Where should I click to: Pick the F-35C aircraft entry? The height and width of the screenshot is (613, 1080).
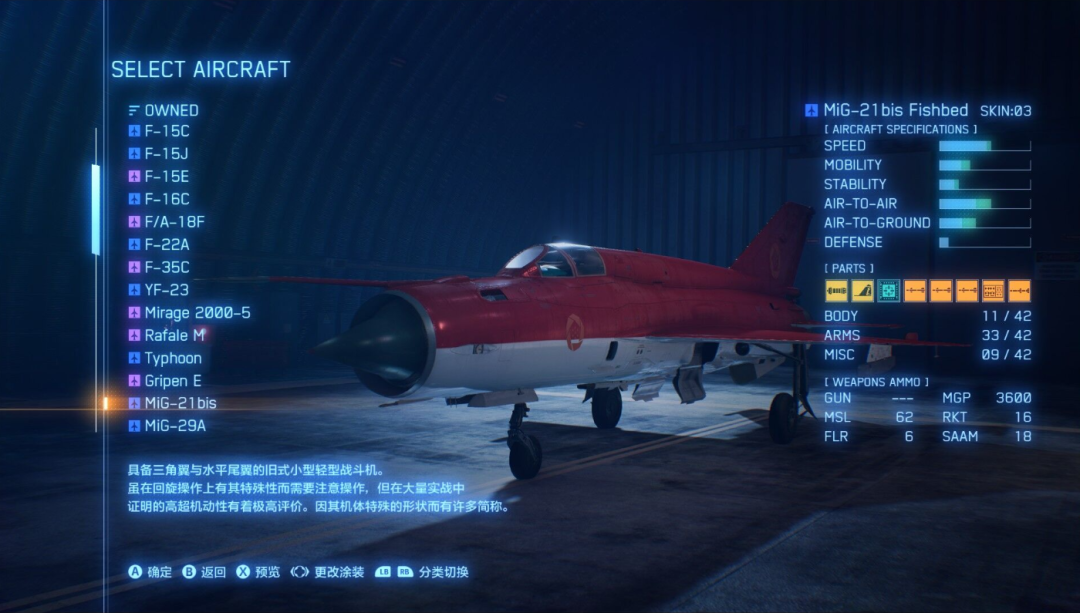[x=166, y=267]
